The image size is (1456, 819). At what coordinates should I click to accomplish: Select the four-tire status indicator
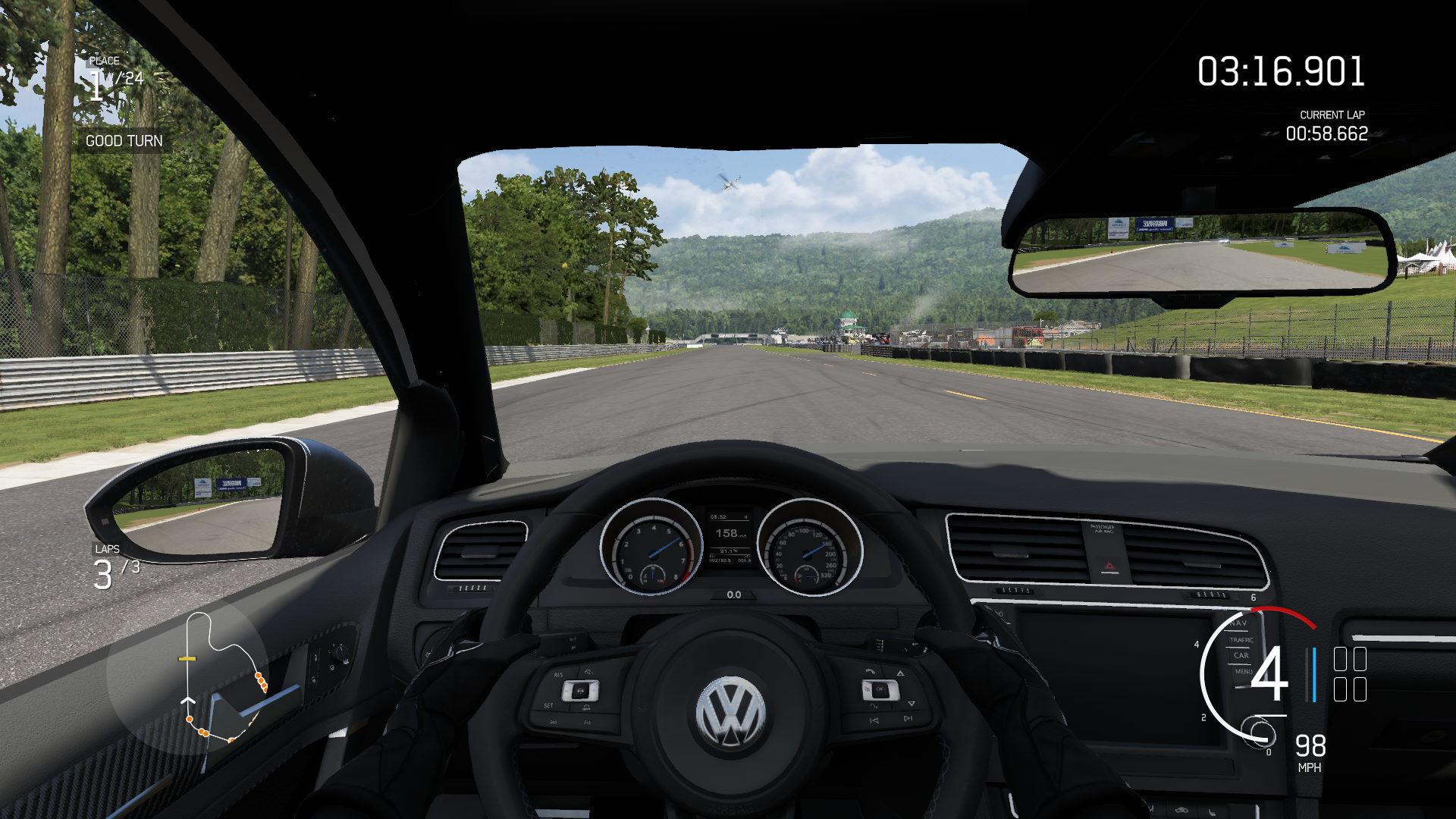(1350, 674)
